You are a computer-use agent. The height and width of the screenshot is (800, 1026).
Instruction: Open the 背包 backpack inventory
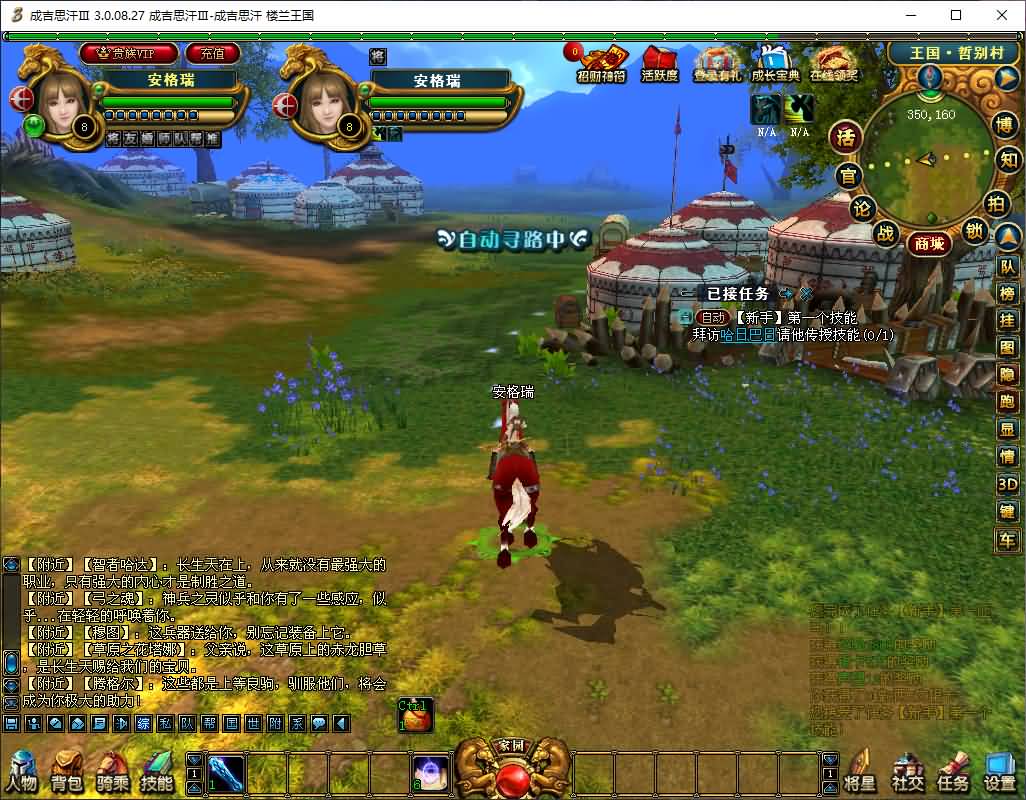click(67, 771)
